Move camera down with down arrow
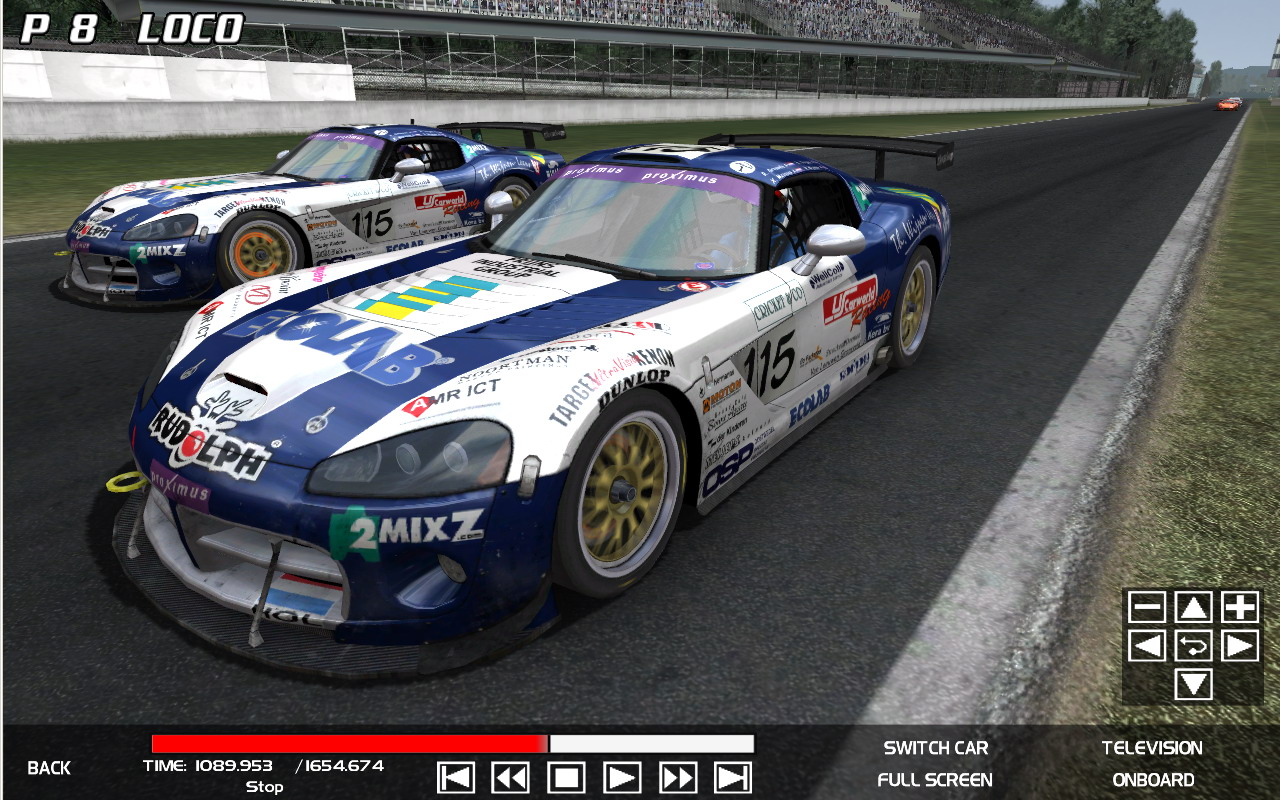Screen dimensions: 1280x800 click(1193, 684)
